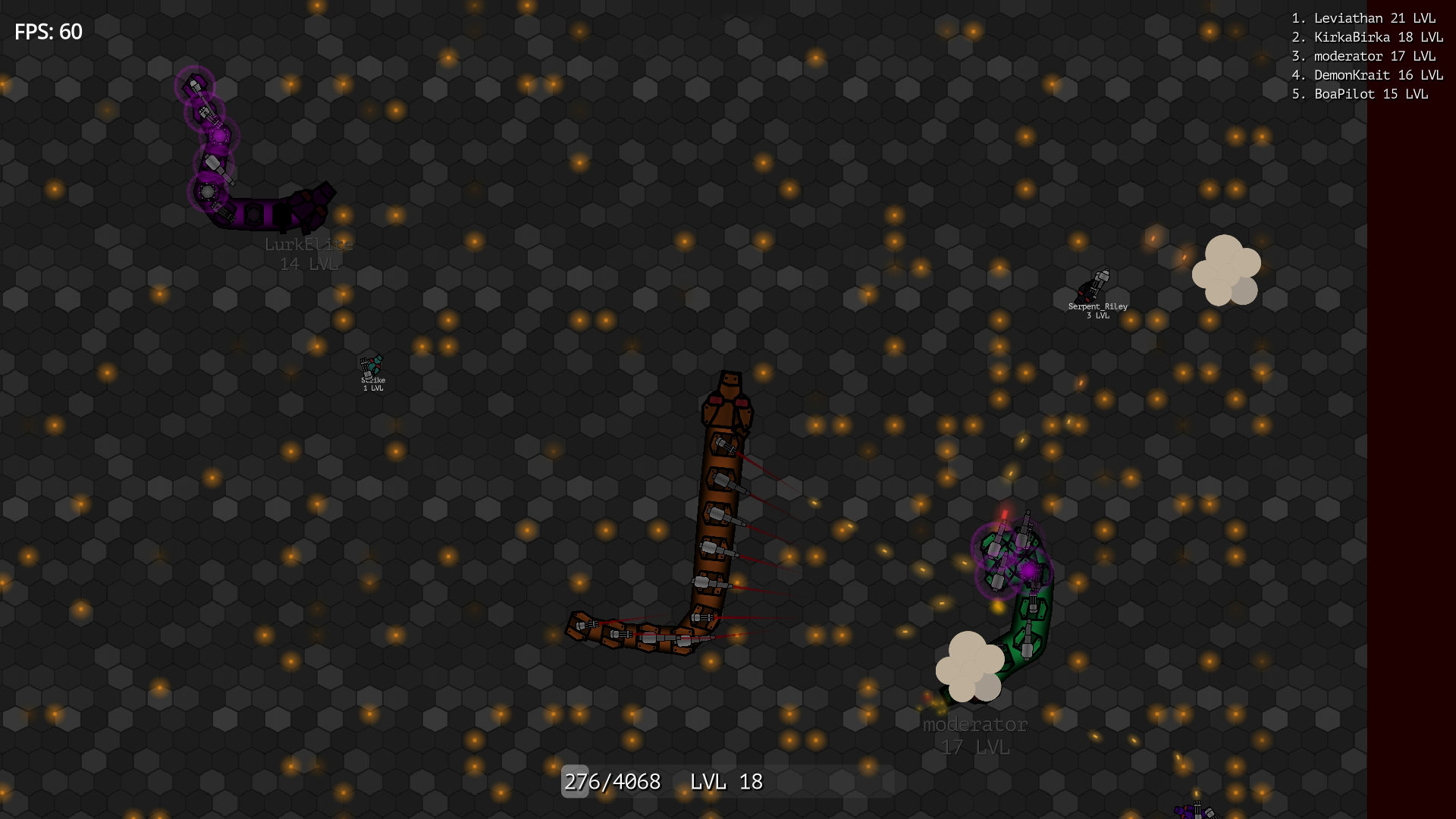Select the tiny Strike snake sprite
The width and height of the screenshot is (1456, 819).
(x=372, y=366)
